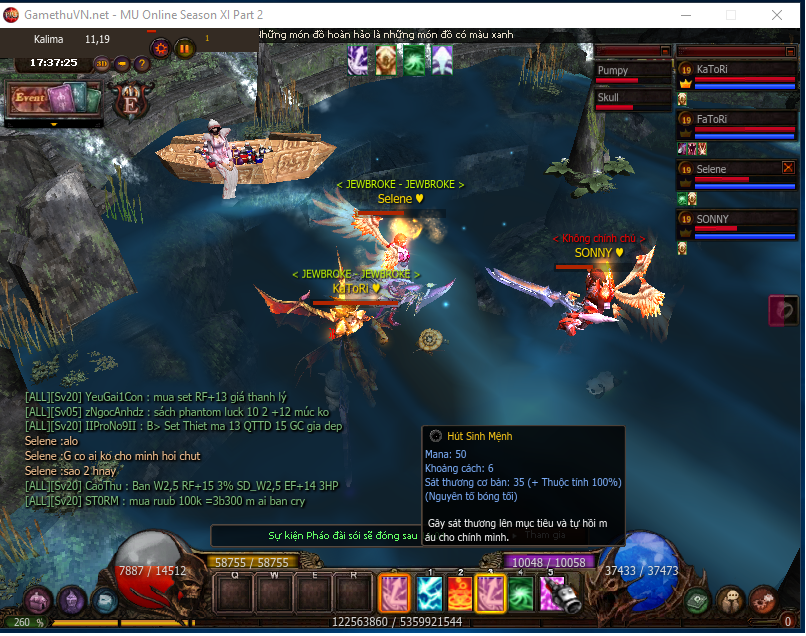Remove Selene with the orange X button
This screenshot has width=806, height=636.
point(788,168)
